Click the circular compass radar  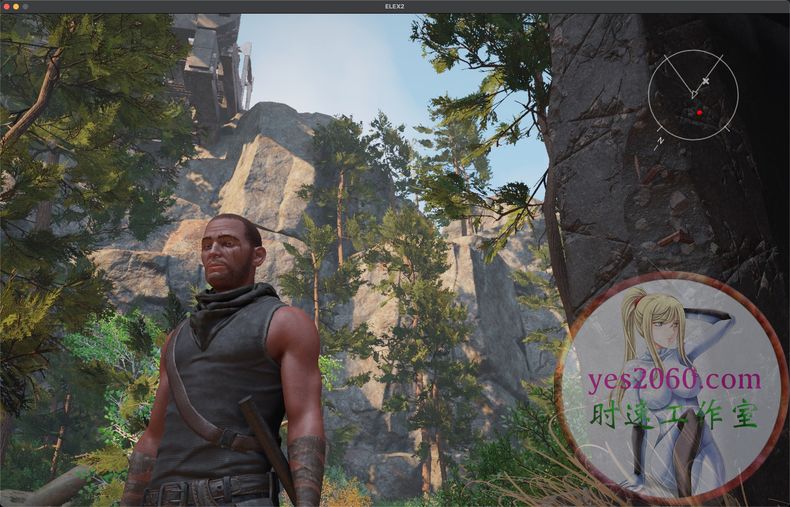[693, 95]
